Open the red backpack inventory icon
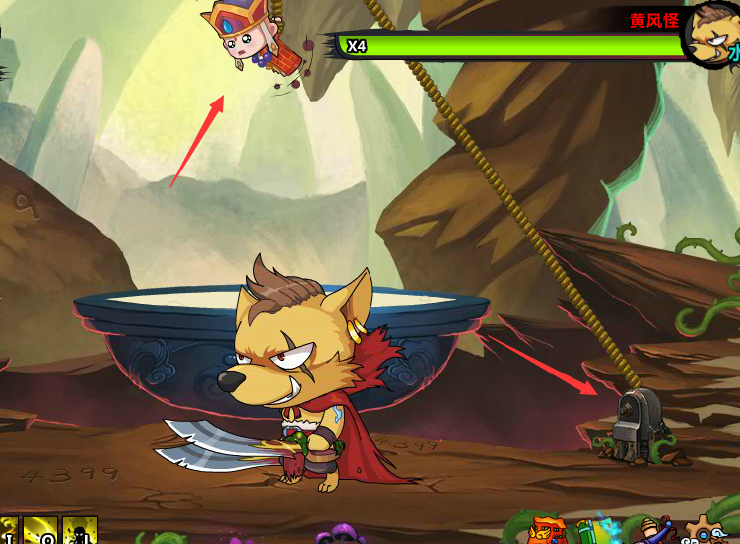The image size is (740, 544). coord(549,531)
